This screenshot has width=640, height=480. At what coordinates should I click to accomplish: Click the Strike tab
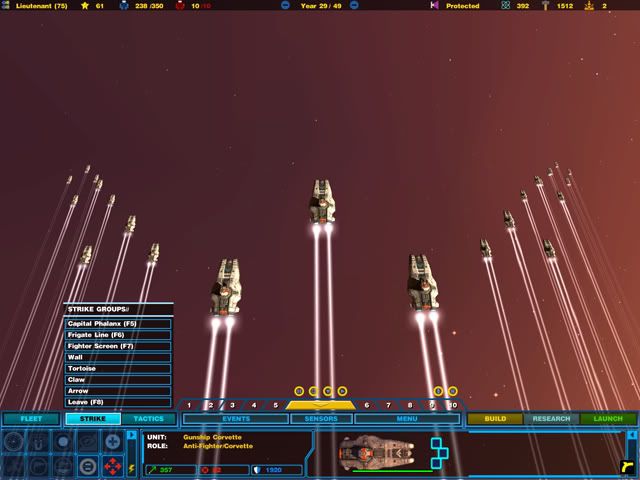tap(93, 419)
